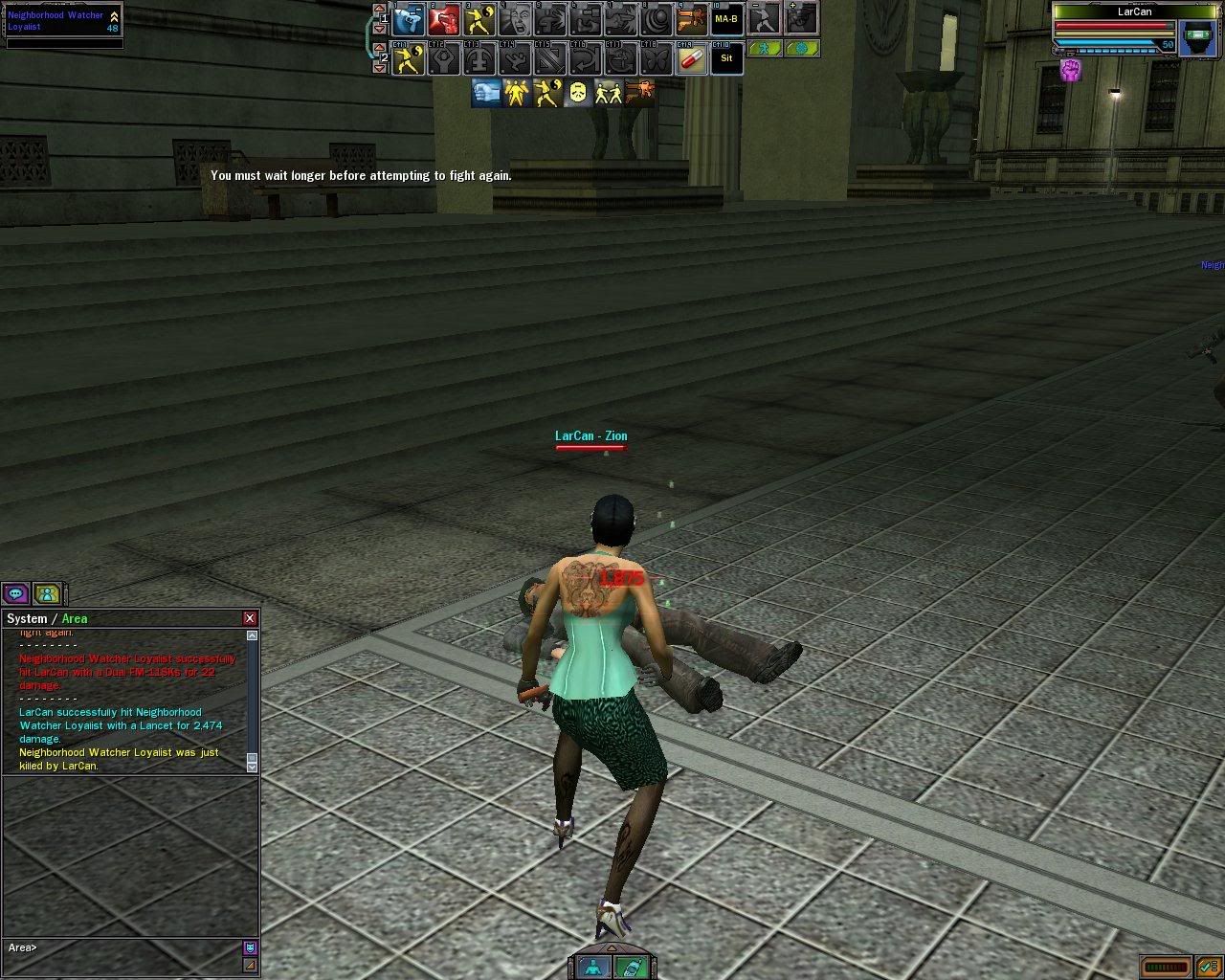Use the red and white pill item
This screenshot has width=1225, height=980.
point(692,59)
